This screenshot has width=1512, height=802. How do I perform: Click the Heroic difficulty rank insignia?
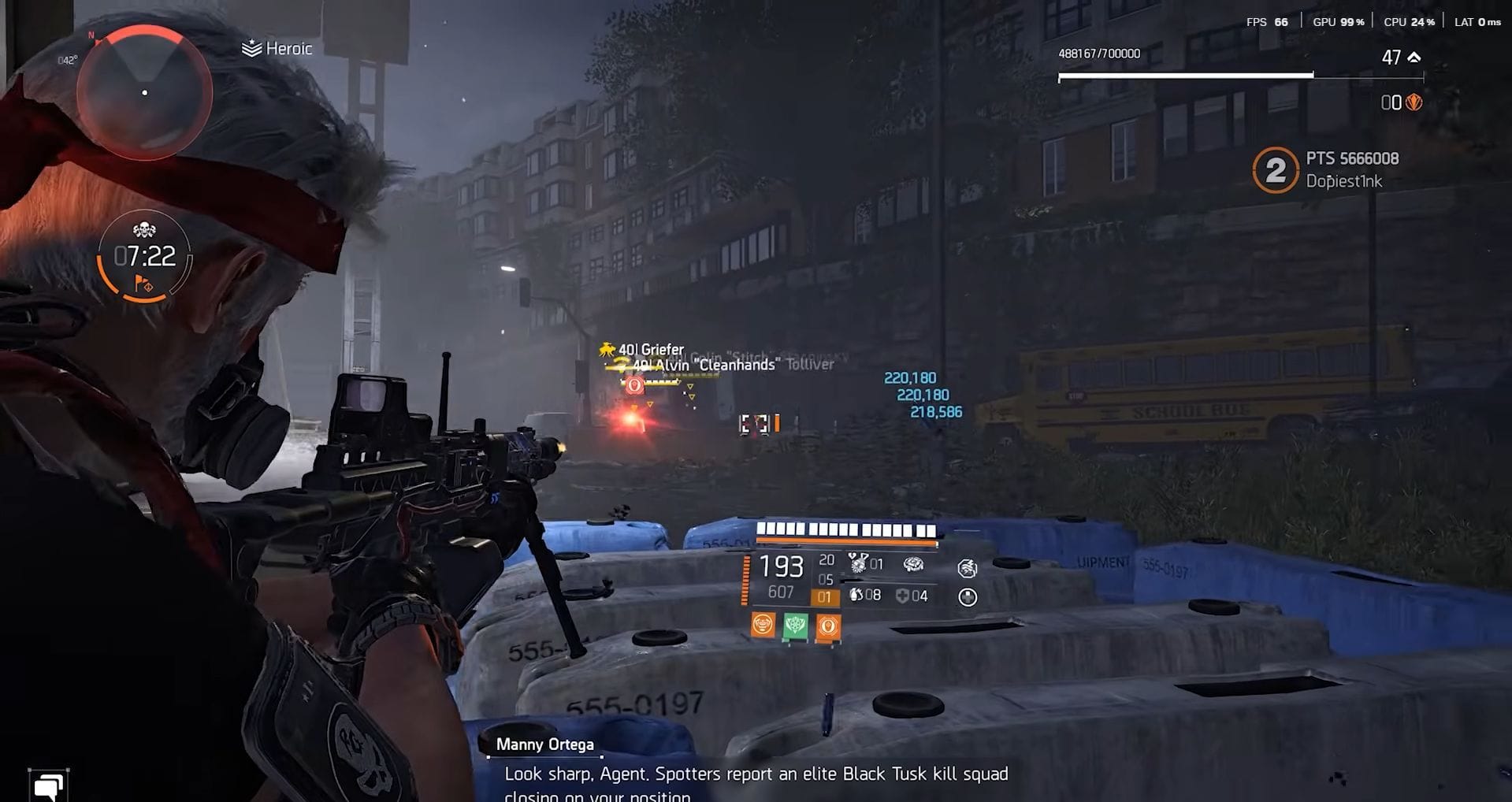[x=250, y=48]
